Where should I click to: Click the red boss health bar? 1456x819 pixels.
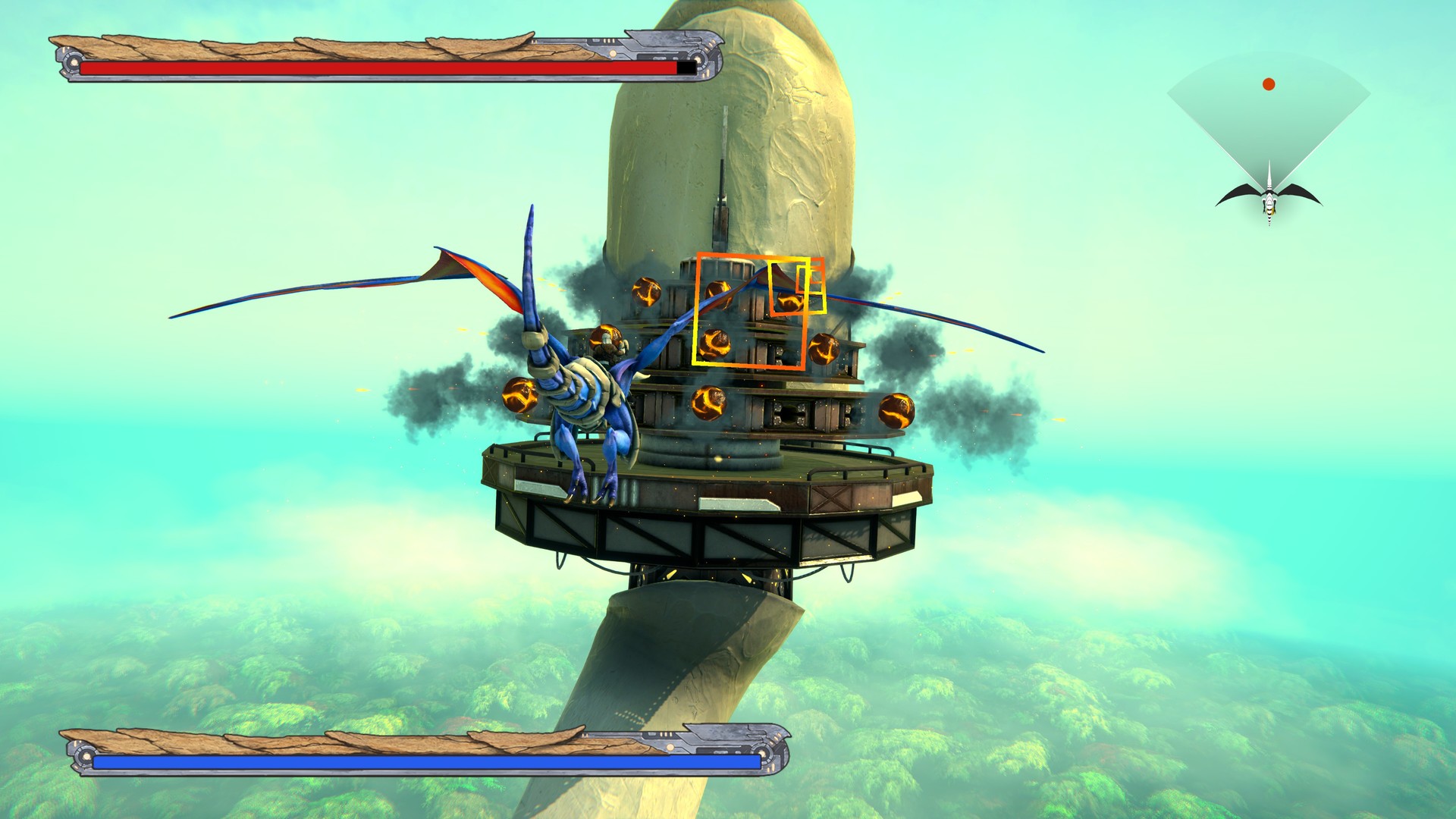tap(379, 70)
